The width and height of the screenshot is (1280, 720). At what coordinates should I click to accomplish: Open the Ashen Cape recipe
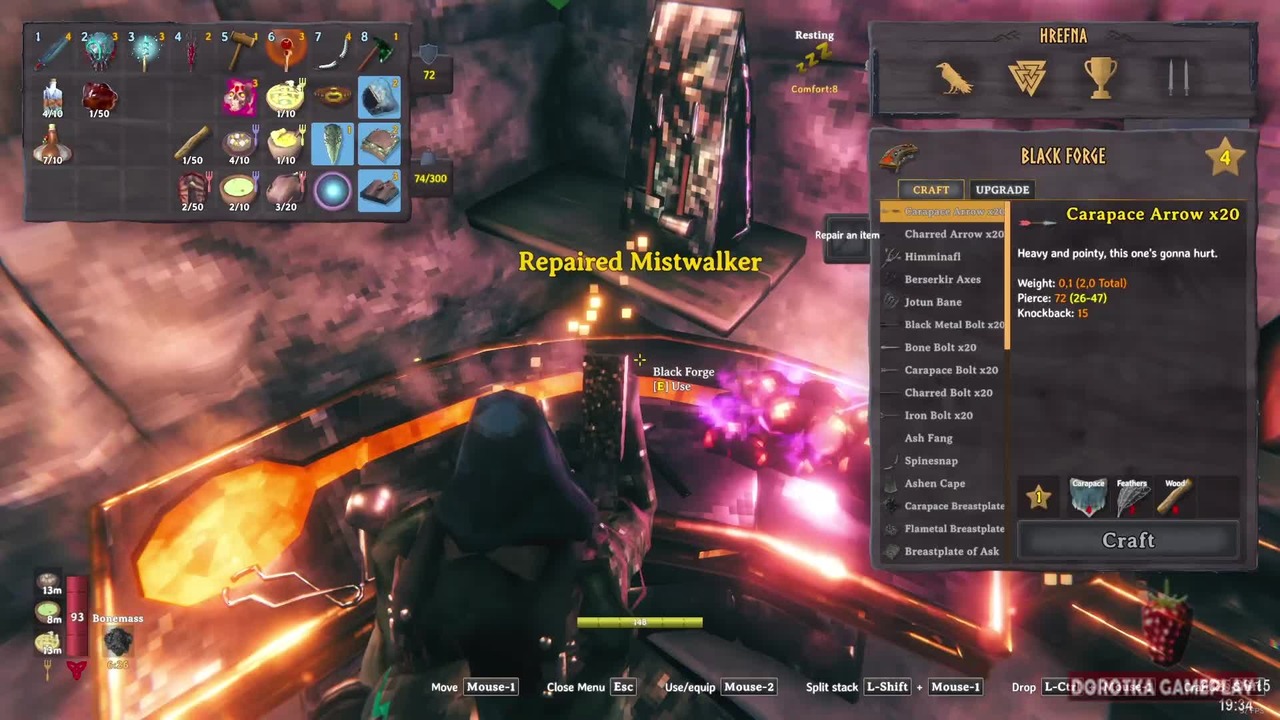[934, 484]
